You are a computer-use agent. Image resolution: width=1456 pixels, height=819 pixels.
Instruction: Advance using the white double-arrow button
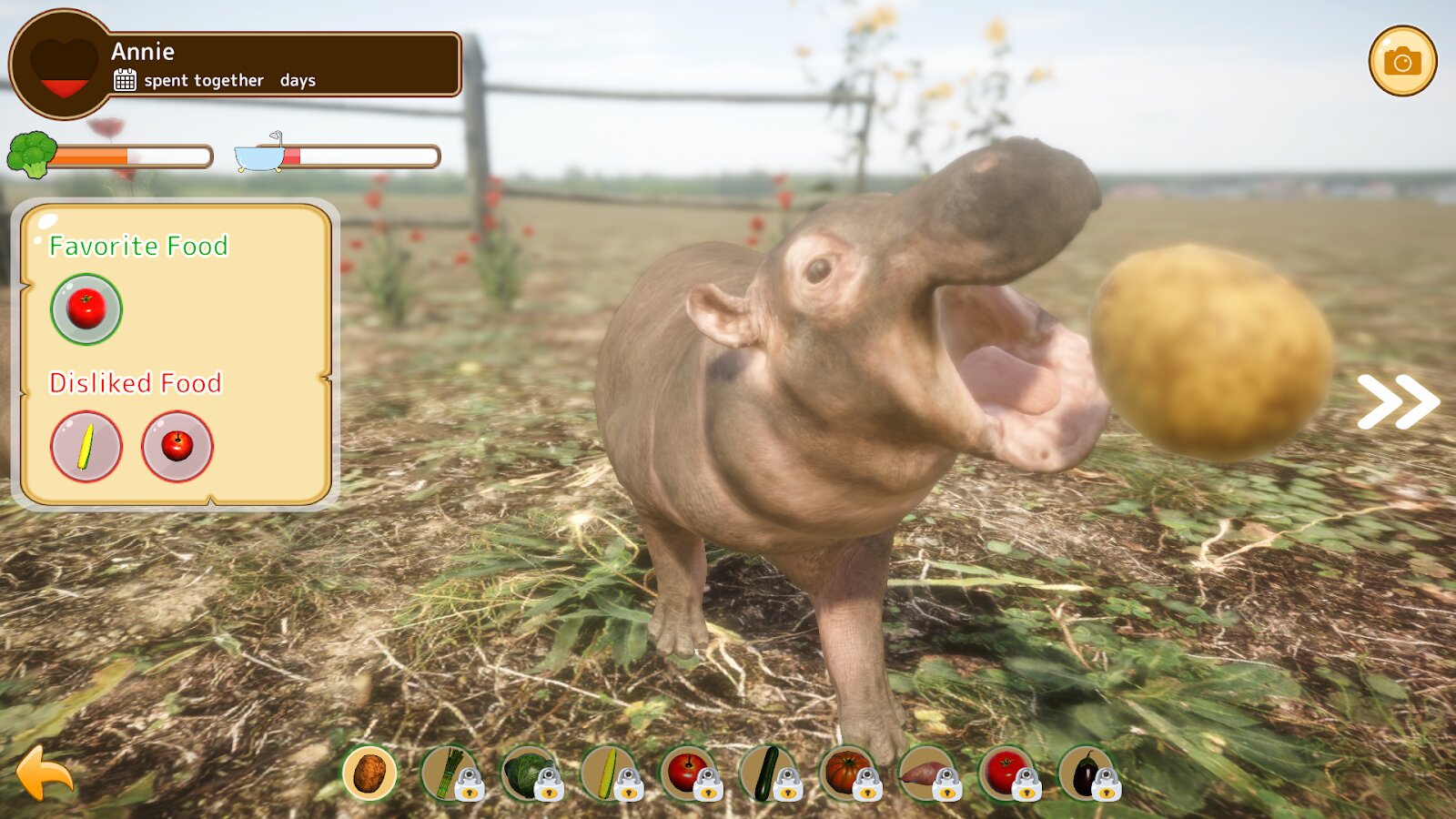tap(1398, 401)
